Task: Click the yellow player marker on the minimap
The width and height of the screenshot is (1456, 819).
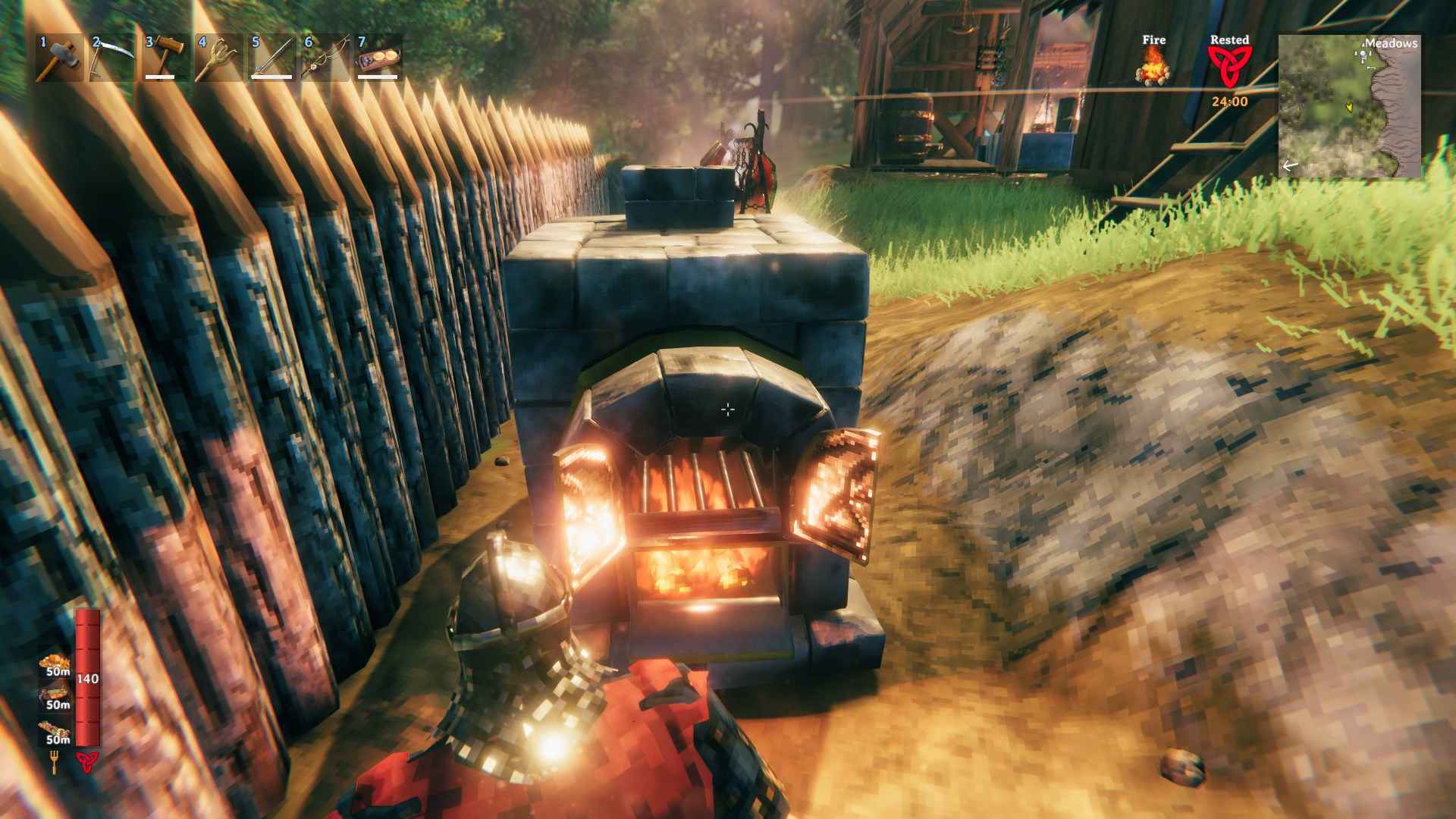Action: [x=1350, y=107]
